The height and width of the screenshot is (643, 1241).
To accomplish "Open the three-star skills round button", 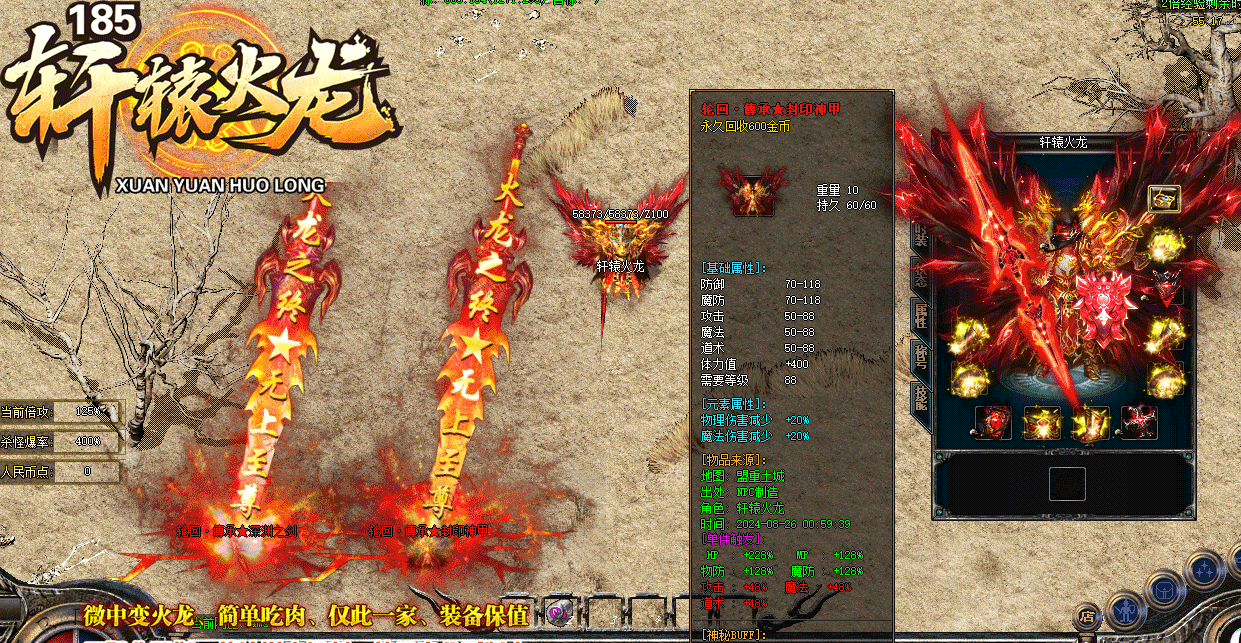I will click(1202, 571).
